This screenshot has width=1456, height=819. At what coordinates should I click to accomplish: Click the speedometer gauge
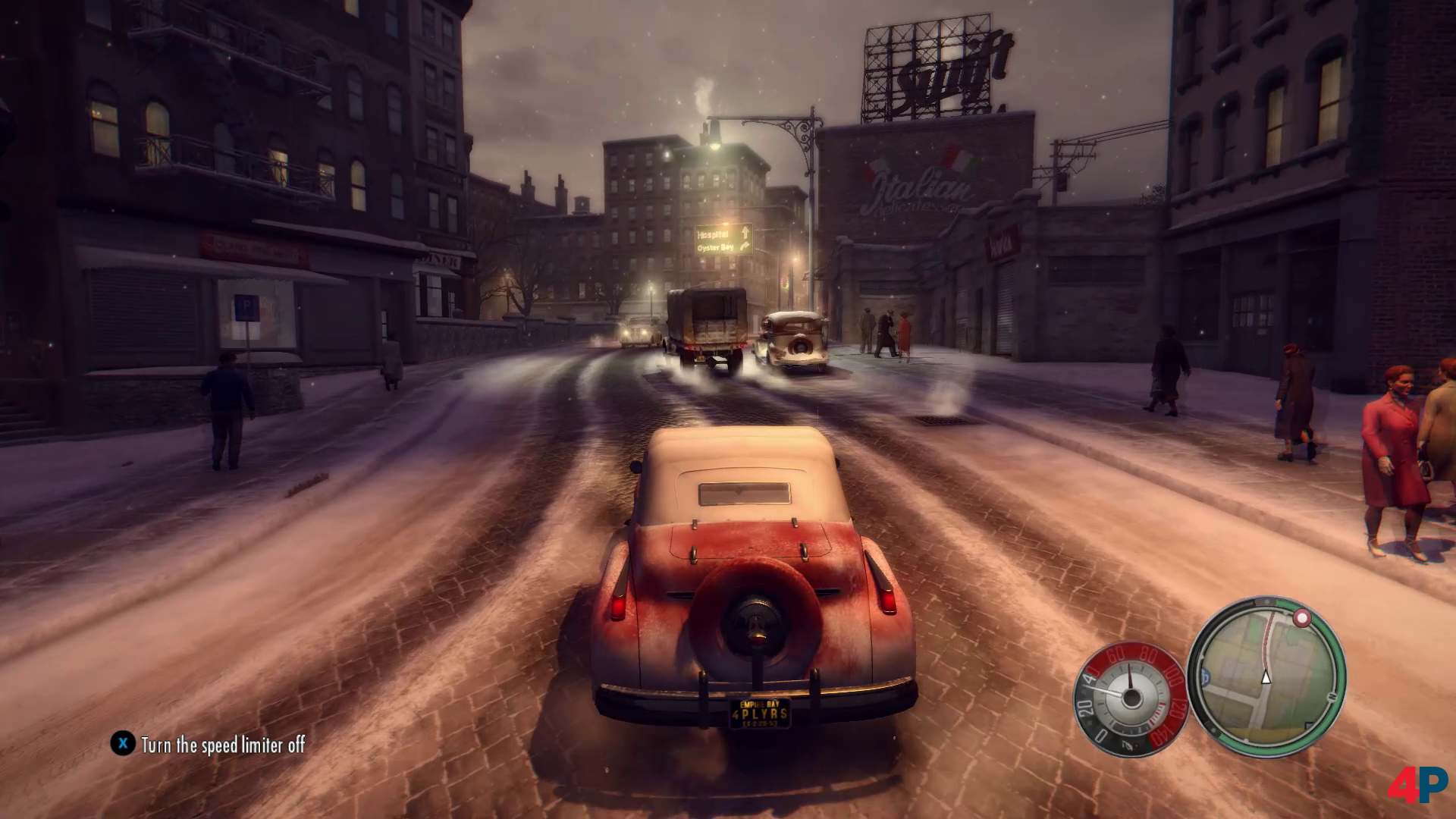1130,699
